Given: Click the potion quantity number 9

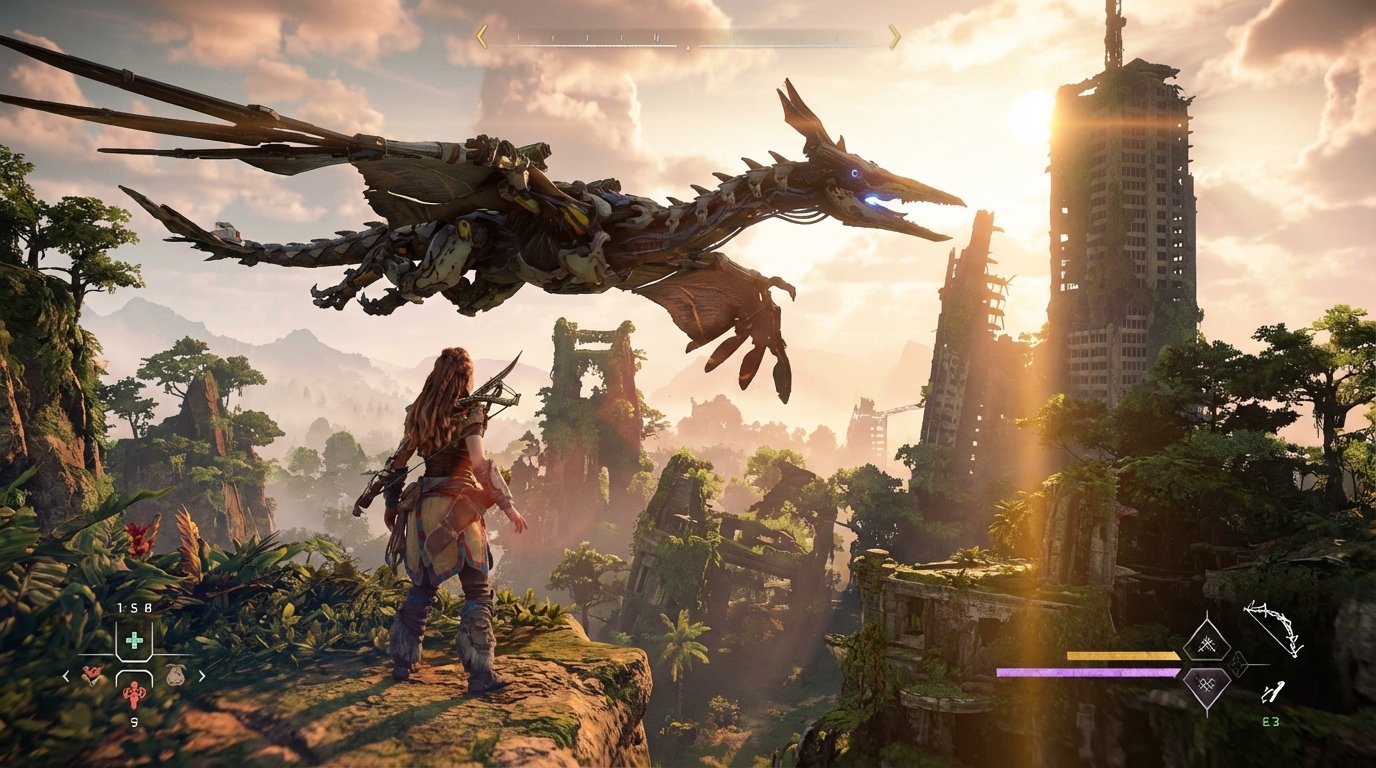Looking at the screenshot, I should pos(133,721).
